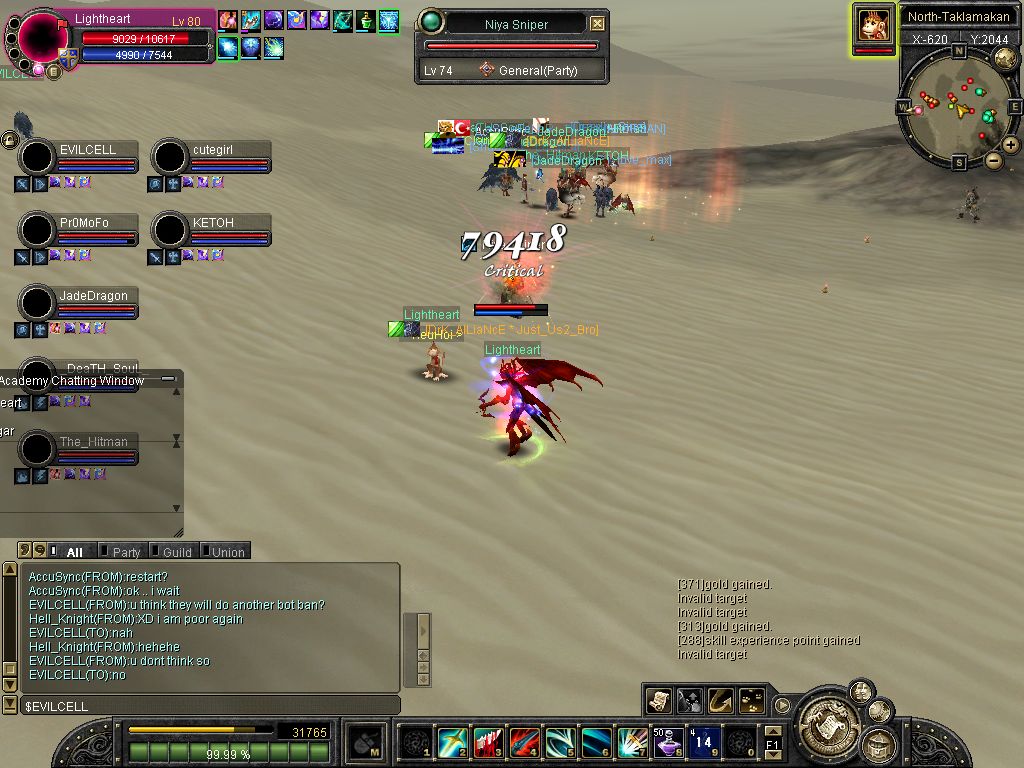
Task: Zoom out the minimap with minus button
Action: pyautogui.click(x=993, y=160)
